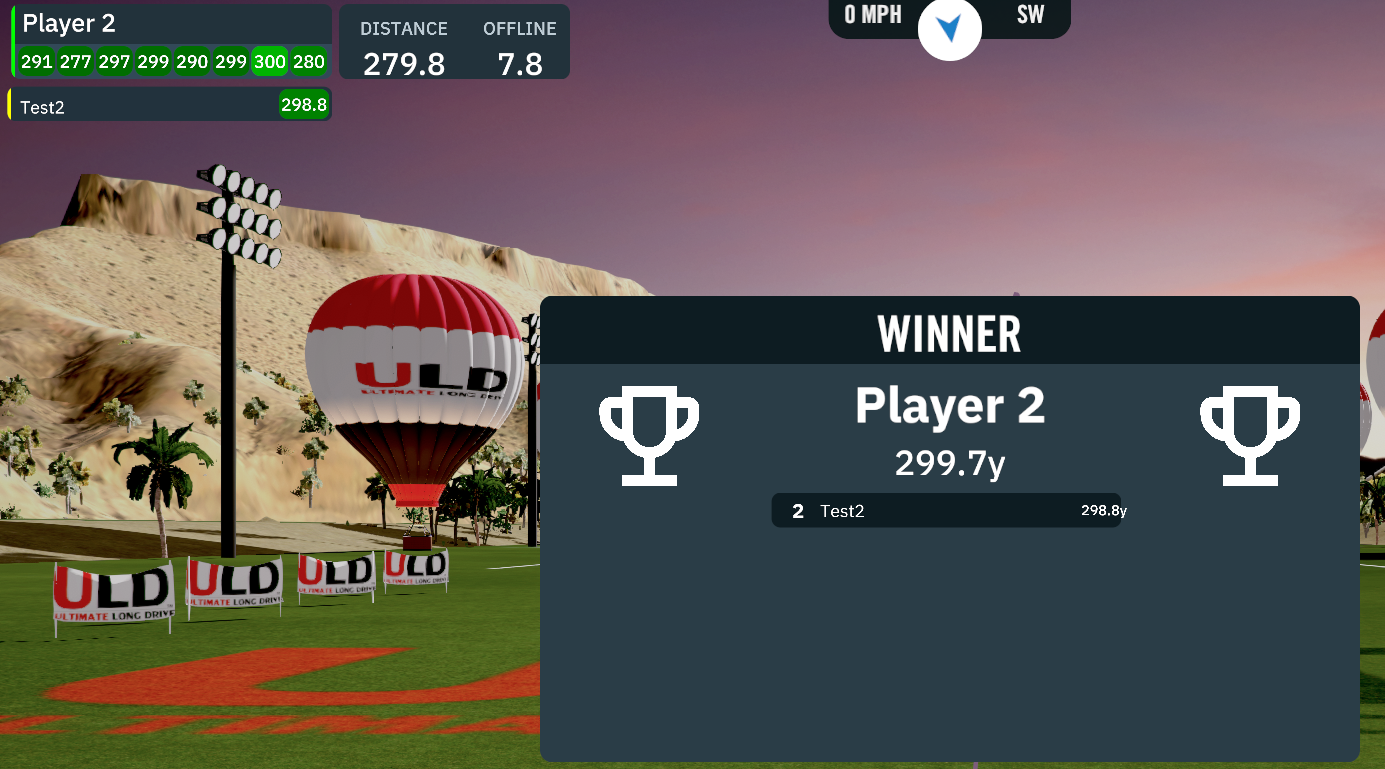Click the wind direction compass arrow
The width and height of the screenshot is (1385, 769).
coord(949,28)
